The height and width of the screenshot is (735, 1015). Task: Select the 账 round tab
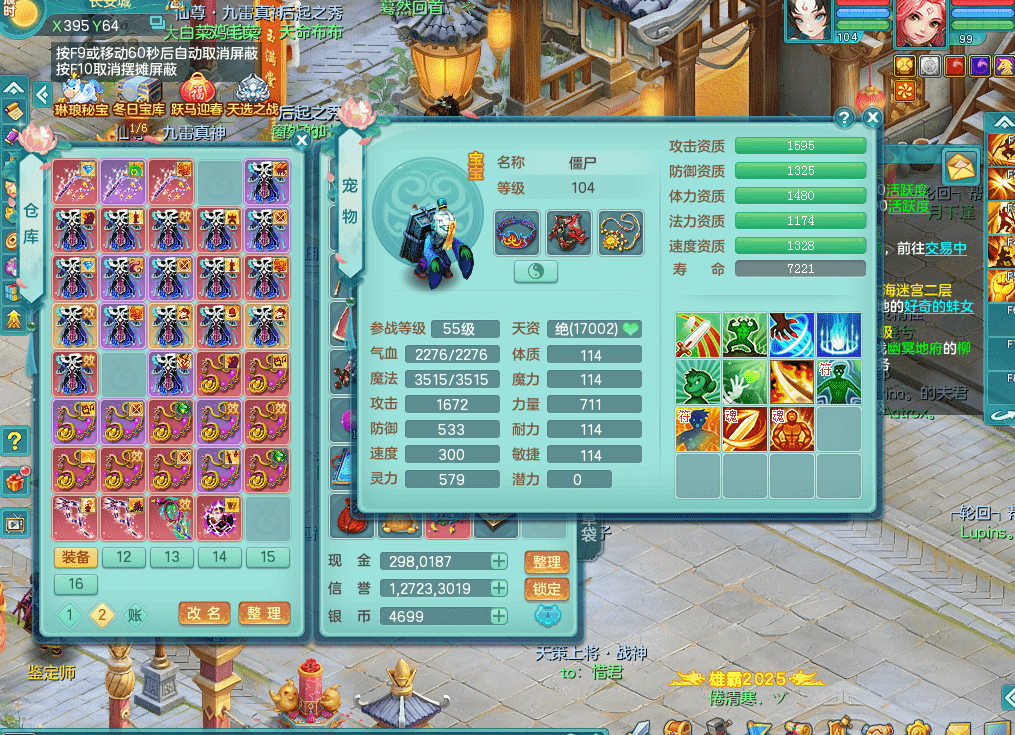135,615
